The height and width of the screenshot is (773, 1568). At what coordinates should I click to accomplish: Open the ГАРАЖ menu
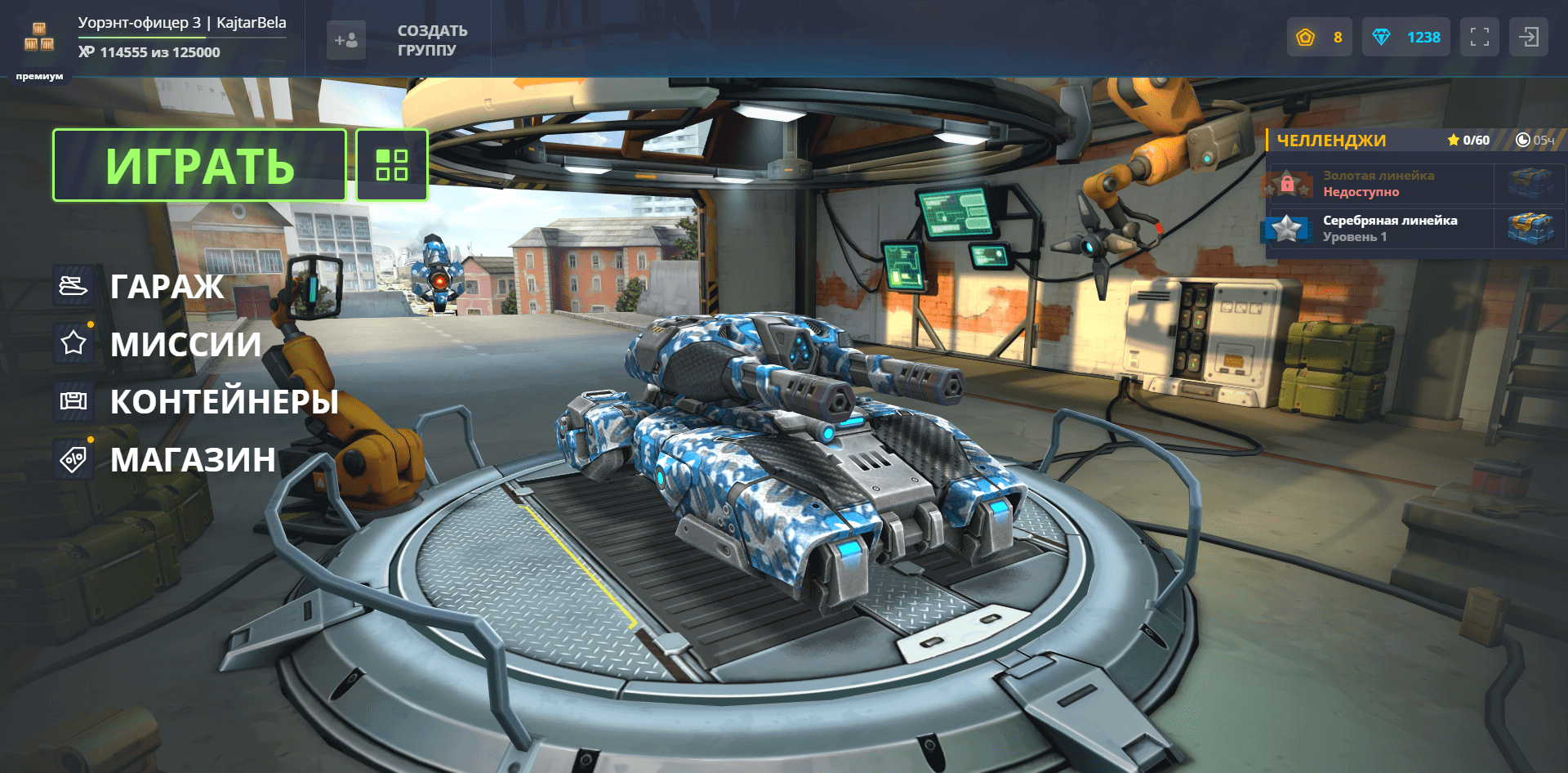click(167, 287)
